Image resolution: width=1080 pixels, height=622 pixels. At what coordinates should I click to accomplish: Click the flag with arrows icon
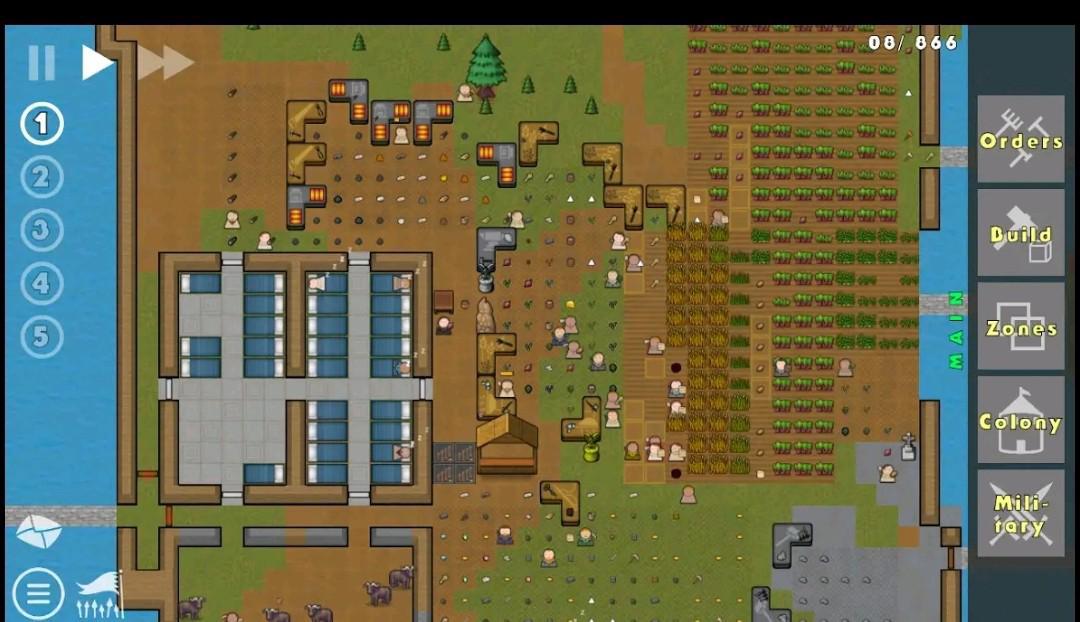tap(100, 594)
